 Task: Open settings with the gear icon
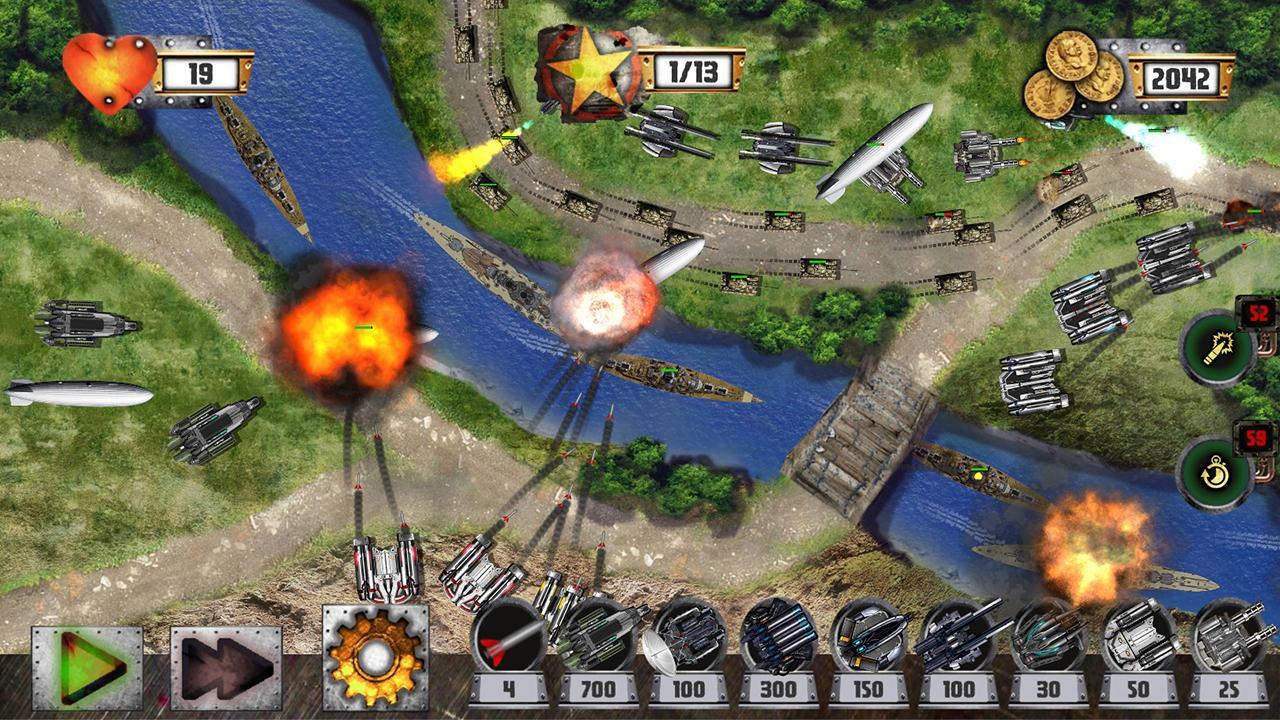[x=374, y=655]
